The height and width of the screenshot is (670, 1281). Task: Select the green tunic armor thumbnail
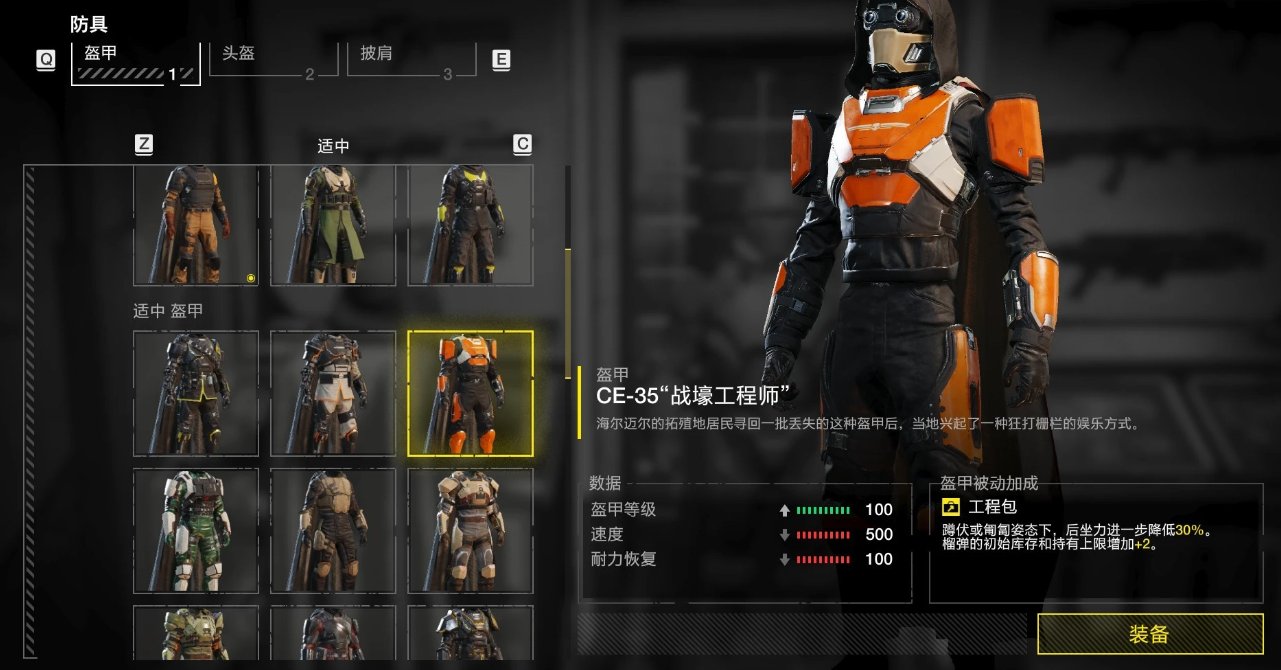333,225
